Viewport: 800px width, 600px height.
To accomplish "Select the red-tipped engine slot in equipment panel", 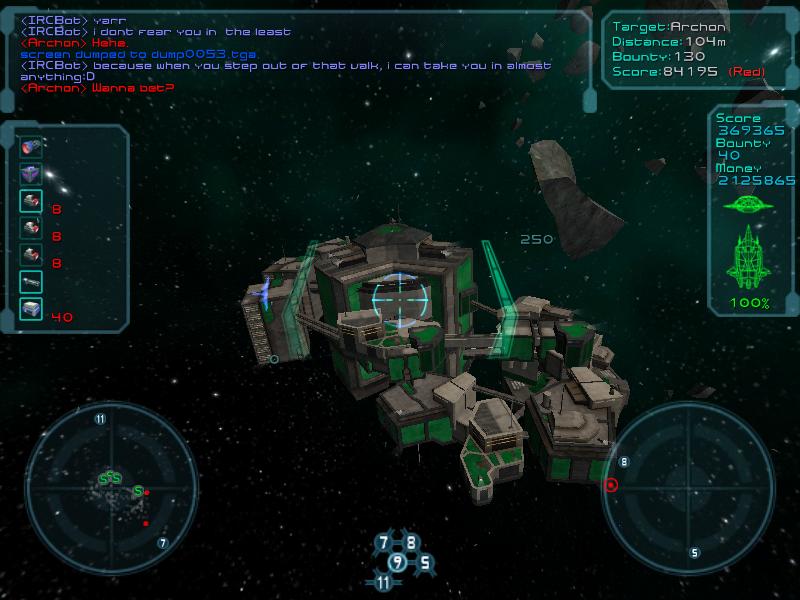I will [30, 148].
